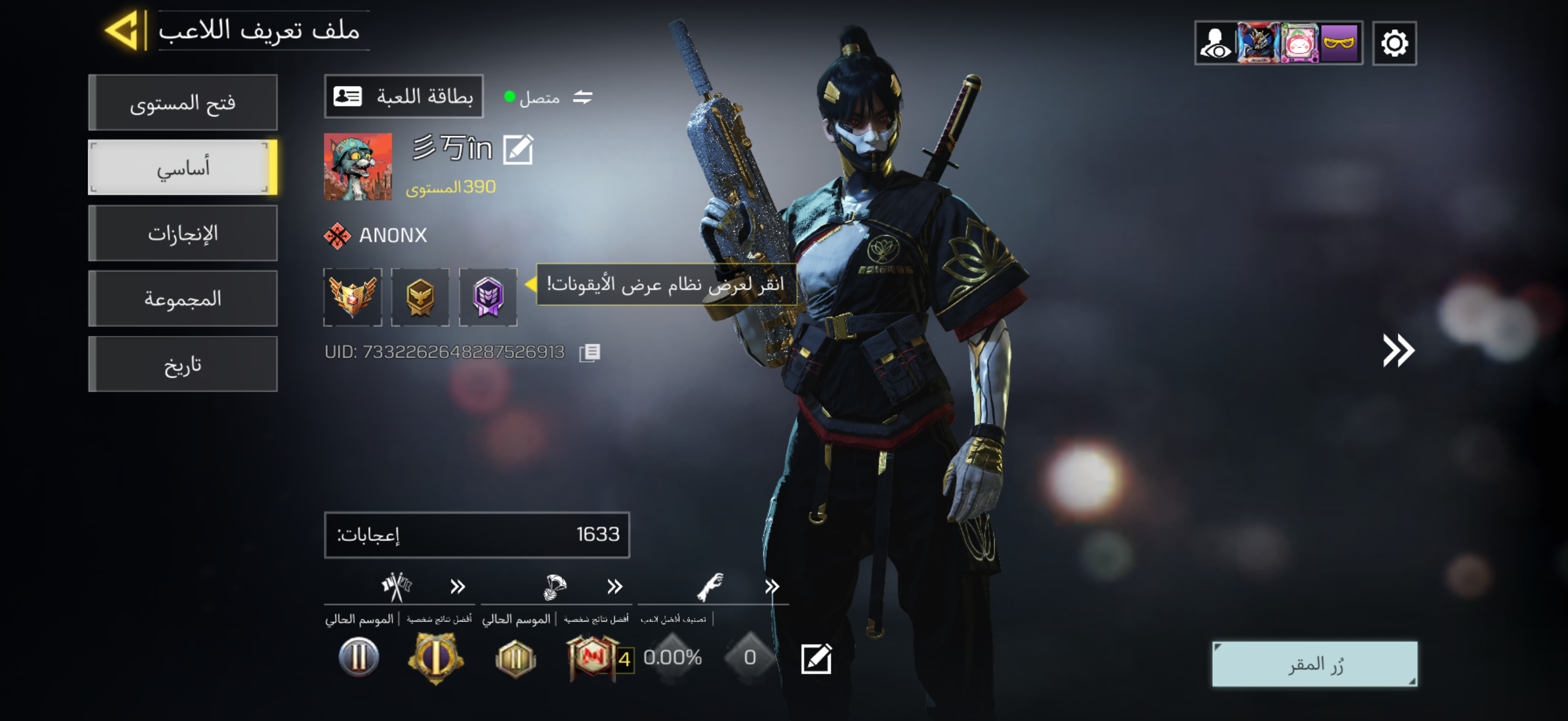Expand the side panel with double arrows
Image resolution: width=1568 pixels, height=721 pixels.
point(1398,350)
